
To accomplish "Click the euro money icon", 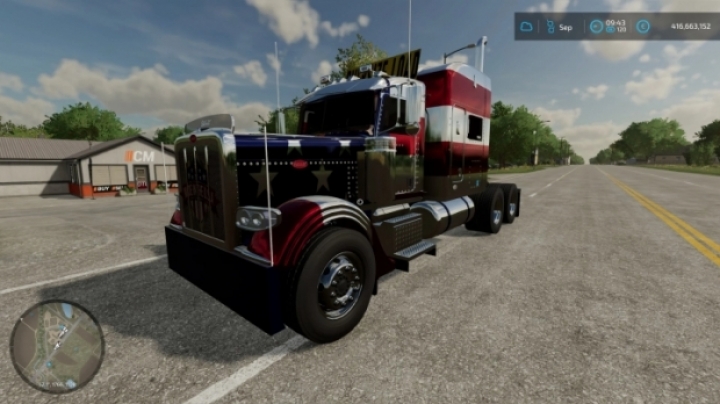I will click(642, 26).
